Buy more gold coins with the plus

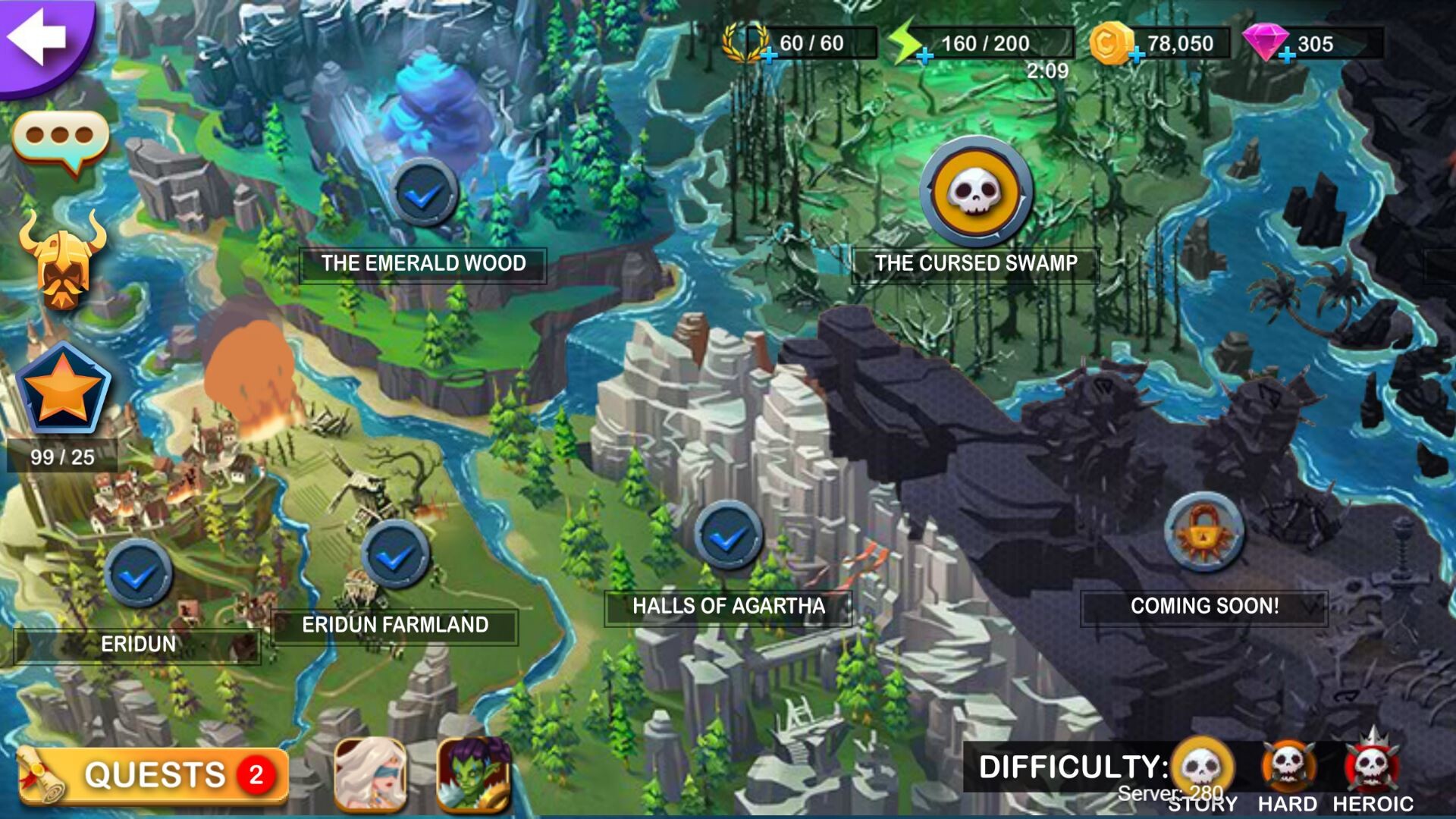coord(1136,55)
